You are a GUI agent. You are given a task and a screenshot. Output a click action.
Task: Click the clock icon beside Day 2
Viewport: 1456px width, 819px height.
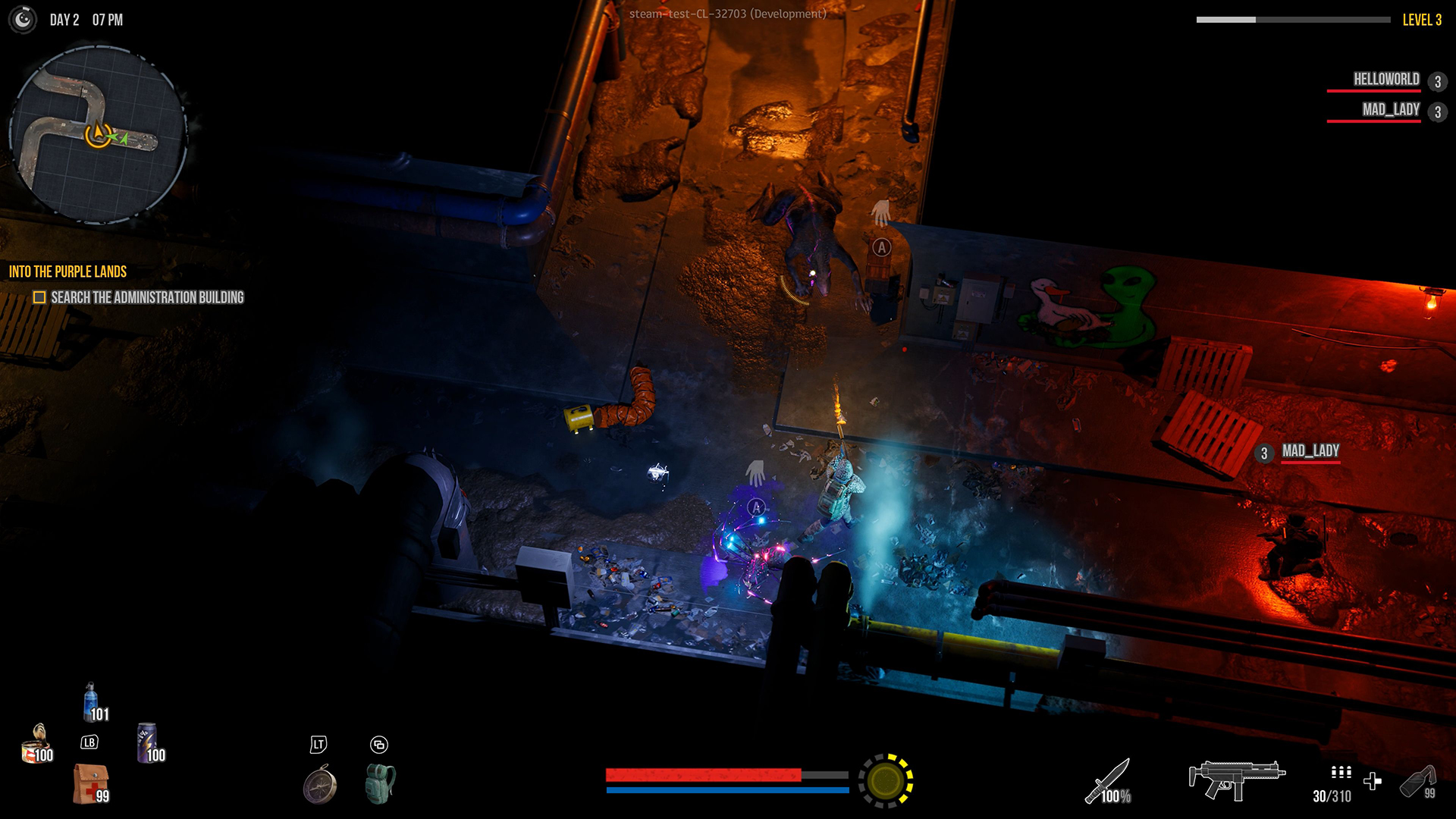pos(22,20)
